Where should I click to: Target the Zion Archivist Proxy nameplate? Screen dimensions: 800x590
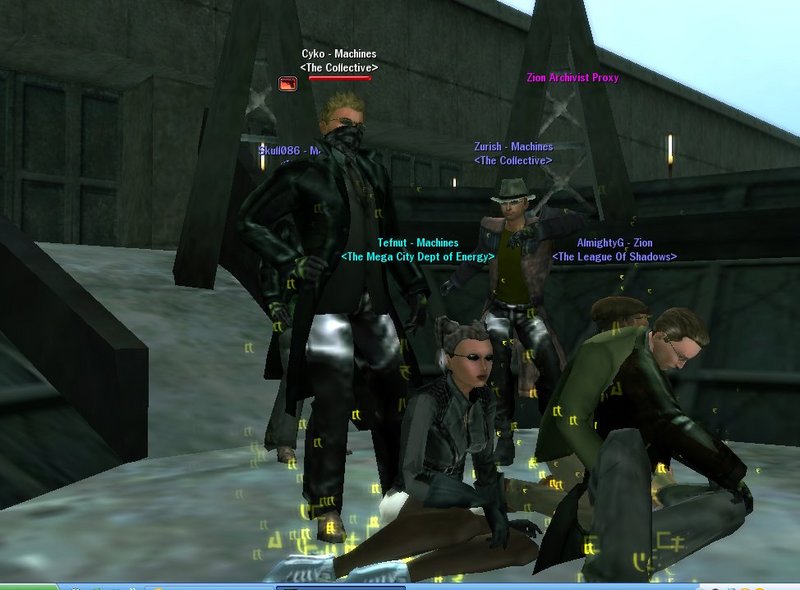coord(573,78)
